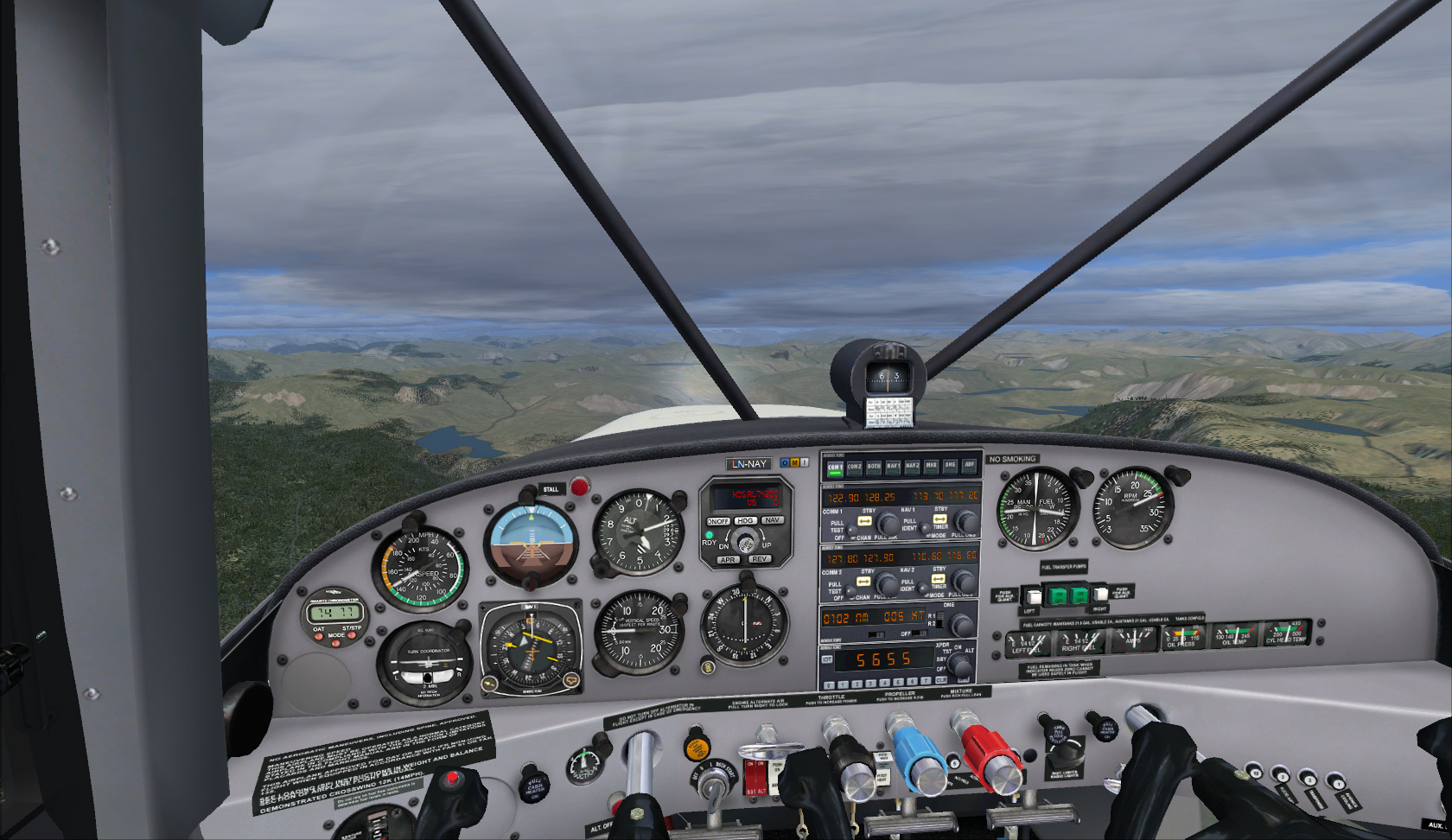Viewport: 1452px width, 840px height.
Task: Toggle the DME audio button
Action: point(950,465)
